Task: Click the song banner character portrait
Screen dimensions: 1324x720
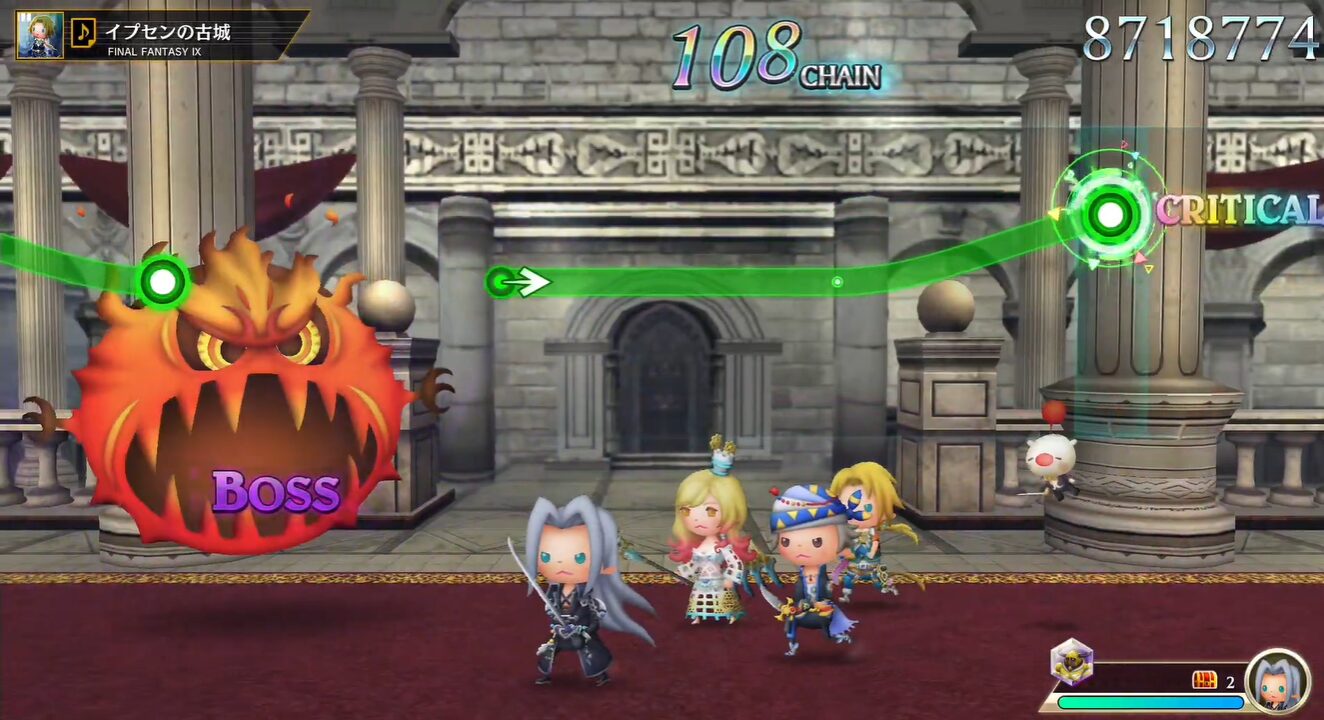Action: click(40, 34)
